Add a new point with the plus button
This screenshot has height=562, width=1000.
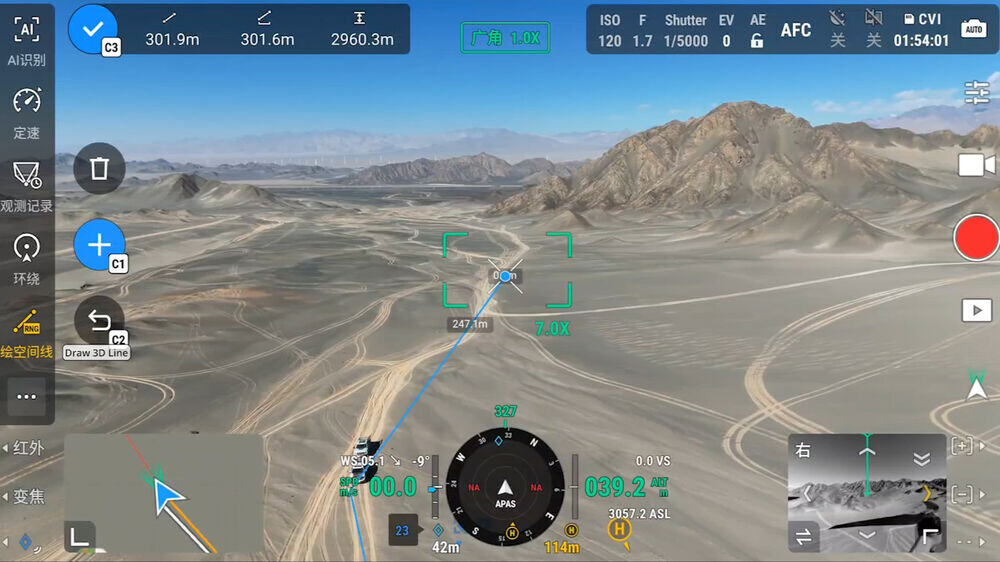[x=99, y=245]
